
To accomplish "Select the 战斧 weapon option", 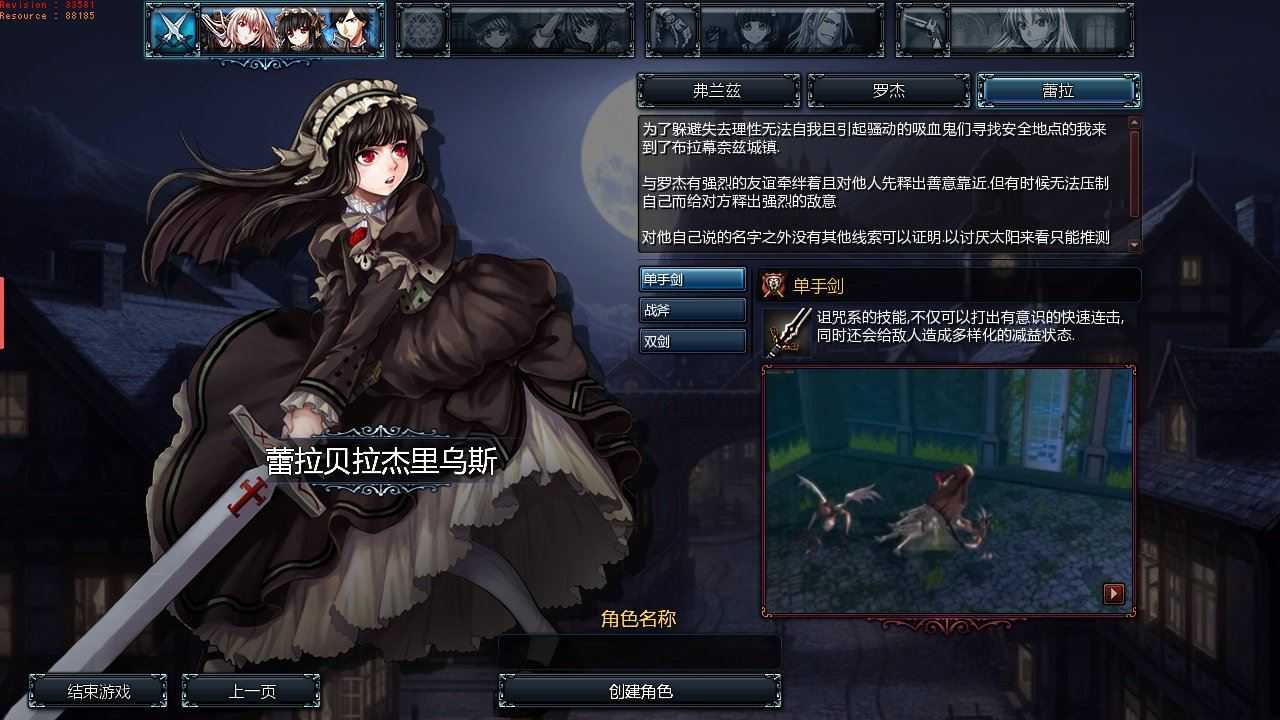I will coord(693,310).
